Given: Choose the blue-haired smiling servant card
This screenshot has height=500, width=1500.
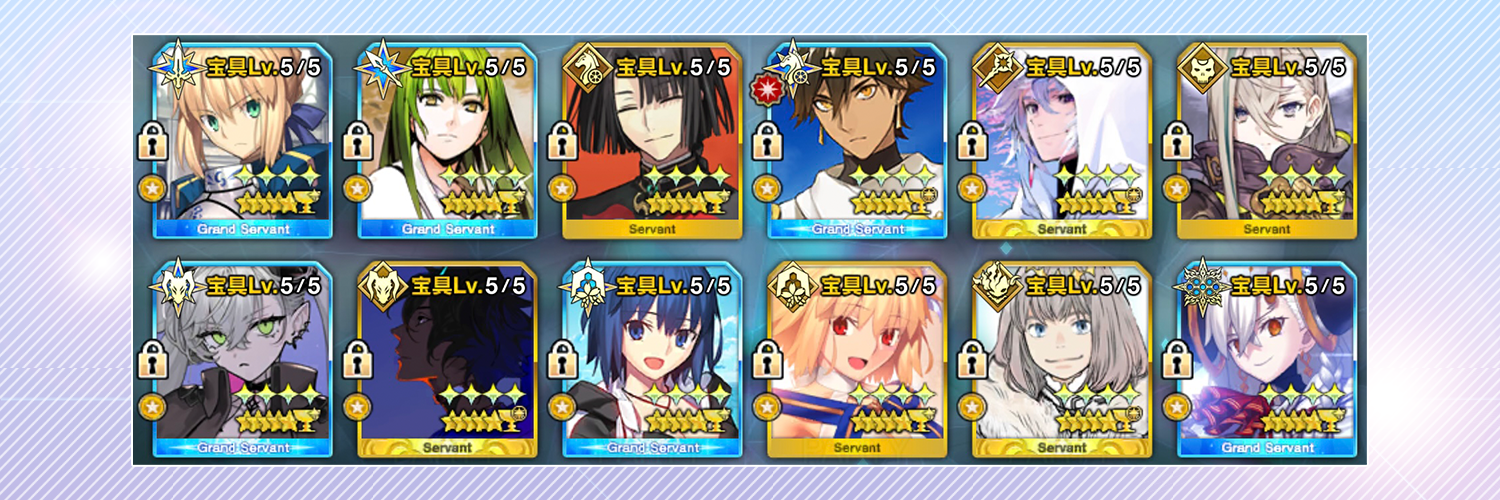Looking at the screenshot, I should pos(653,360).
